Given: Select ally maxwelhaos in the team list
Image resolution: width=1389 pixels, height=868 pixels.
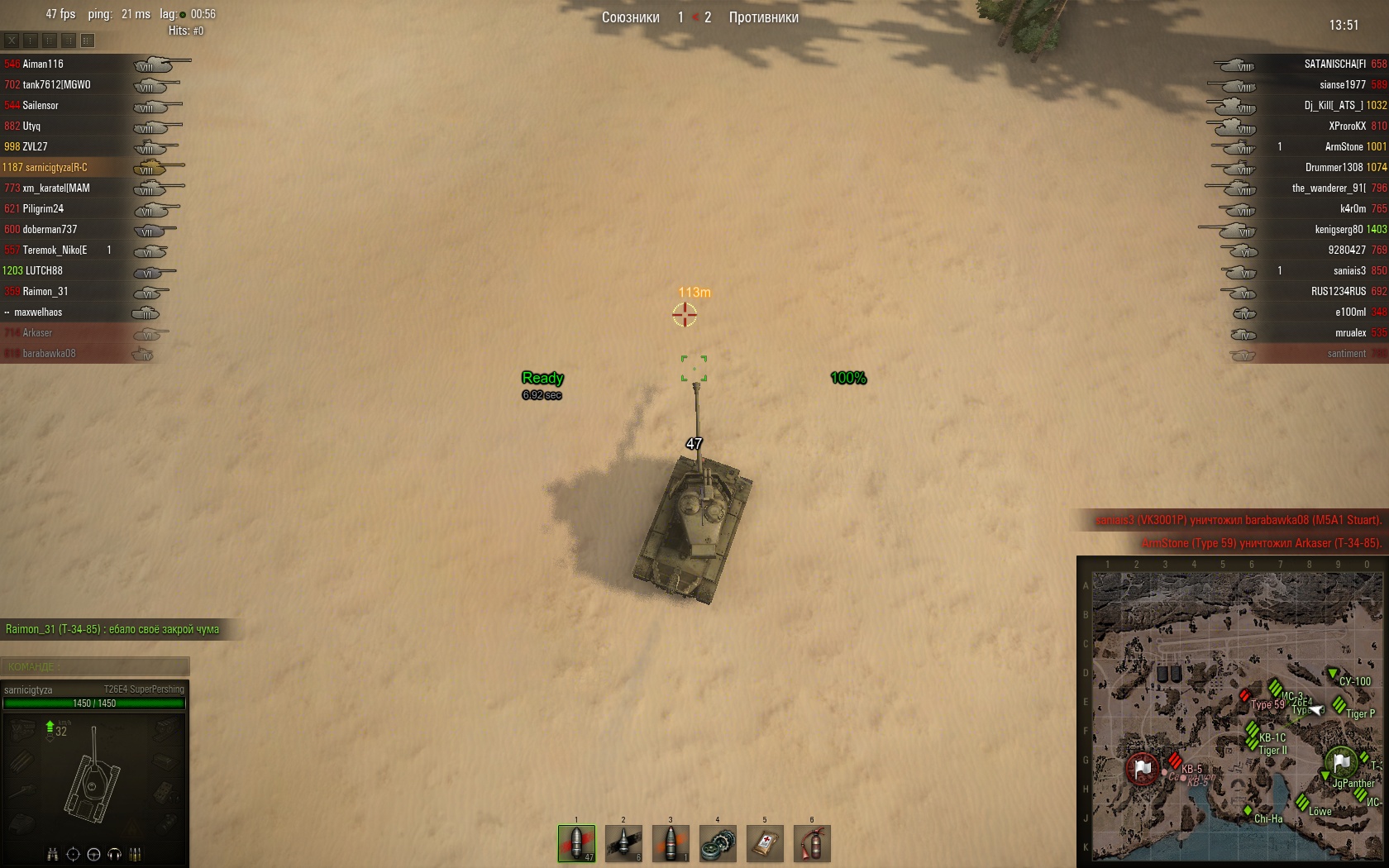Looking at the screenshot, I should click(38, 312).
